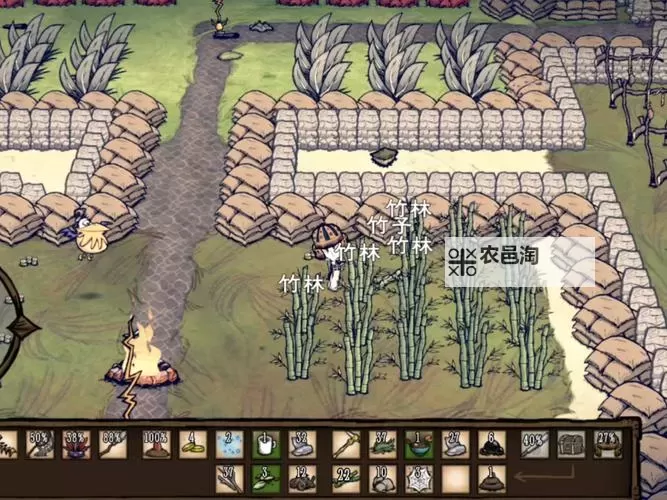
Task: Pick the spider web stack of 3
Action: pyautogui.click(x=419, y=478)
